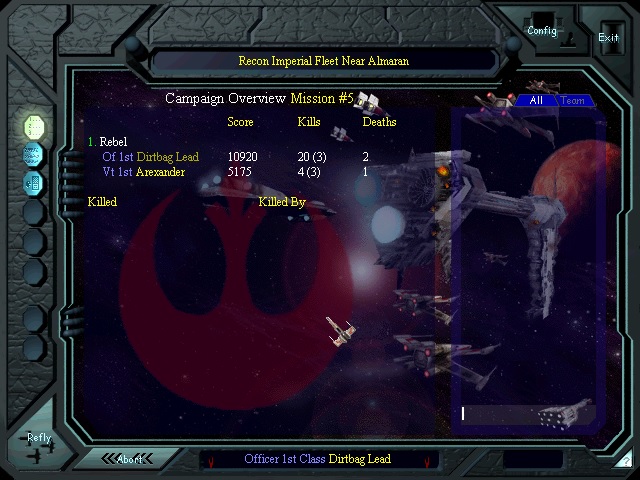Open the second blue sidebar icon
The width and height of the screenshot is (640, 480).
coord(34,155)
